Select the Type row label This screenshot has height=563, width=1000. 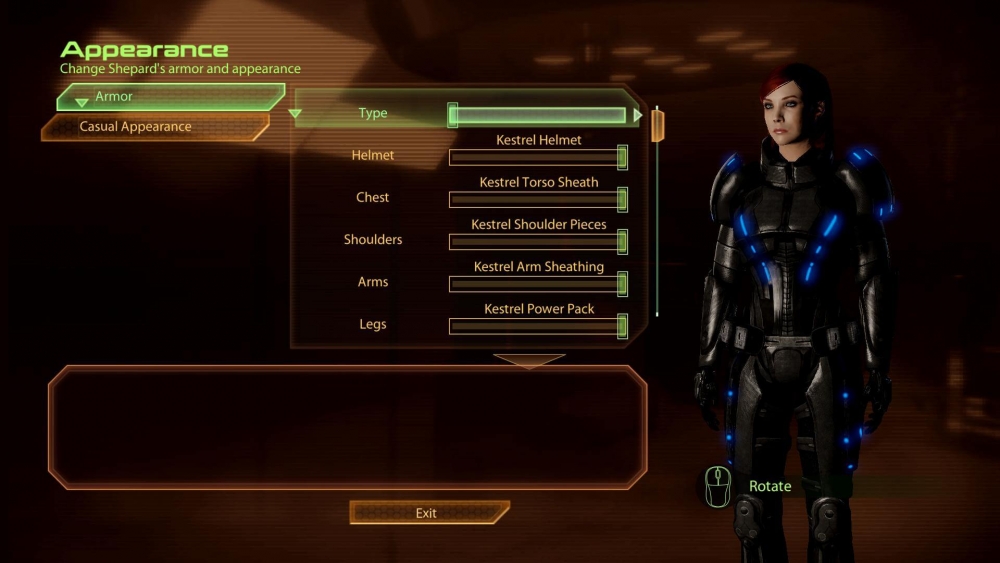click(x=373, y=114)
